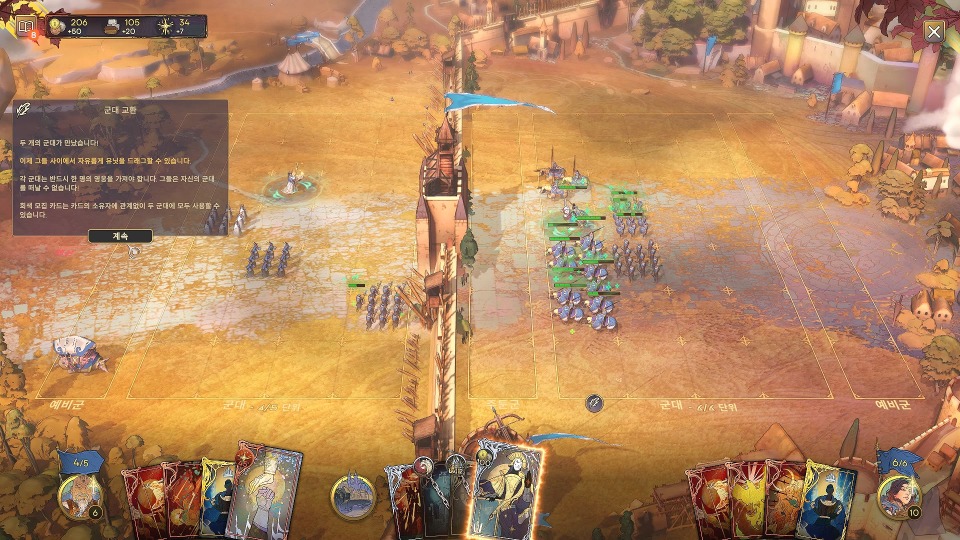
Task: Continue past the army exchange tutorial (계속)
Action: tap(120, 237)
